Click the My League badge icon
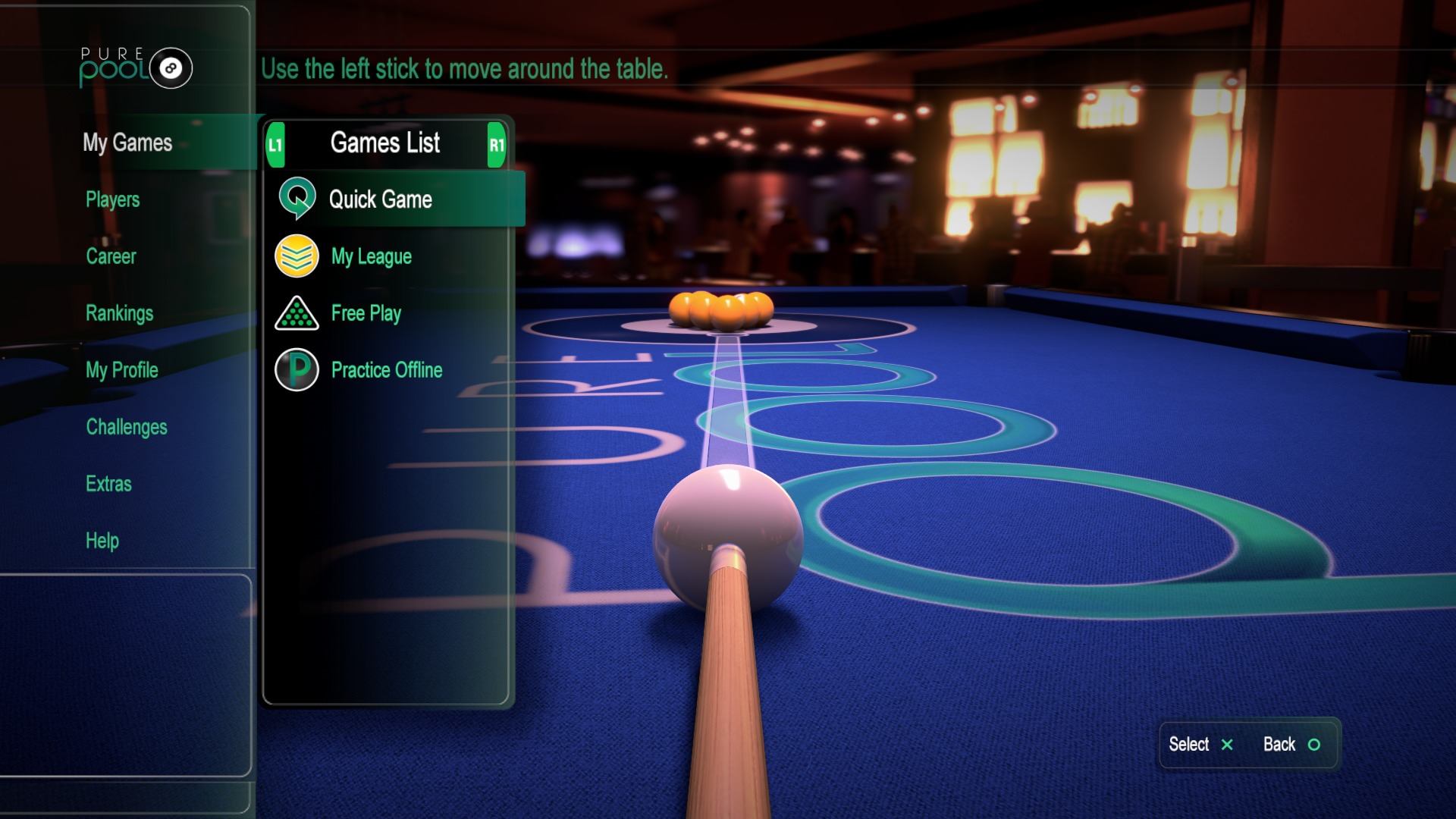This screenshot has width=1456, height=819. [x=297, y=256]
